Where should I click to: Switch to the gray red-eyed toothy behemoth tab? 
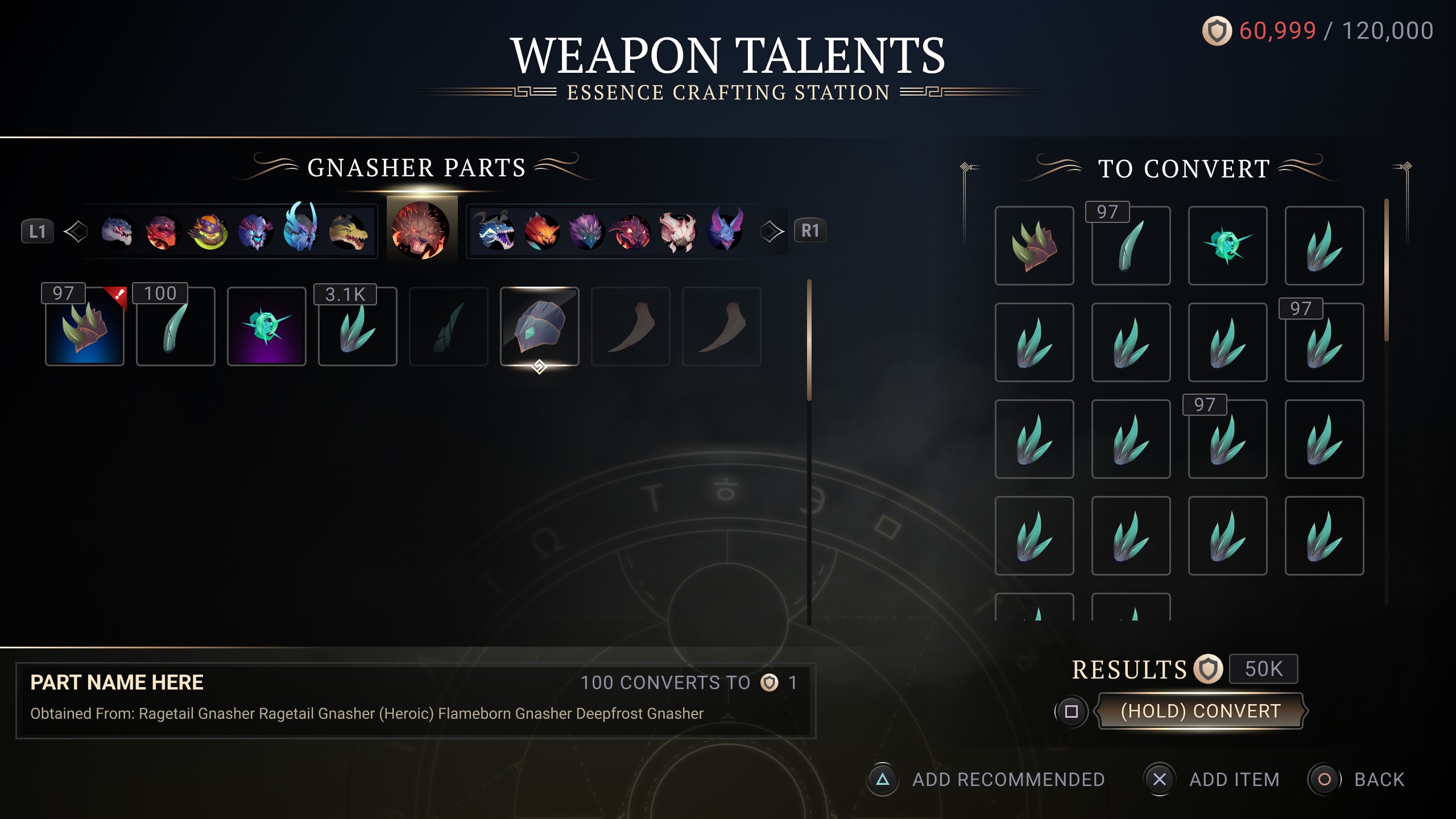point(117,231)
